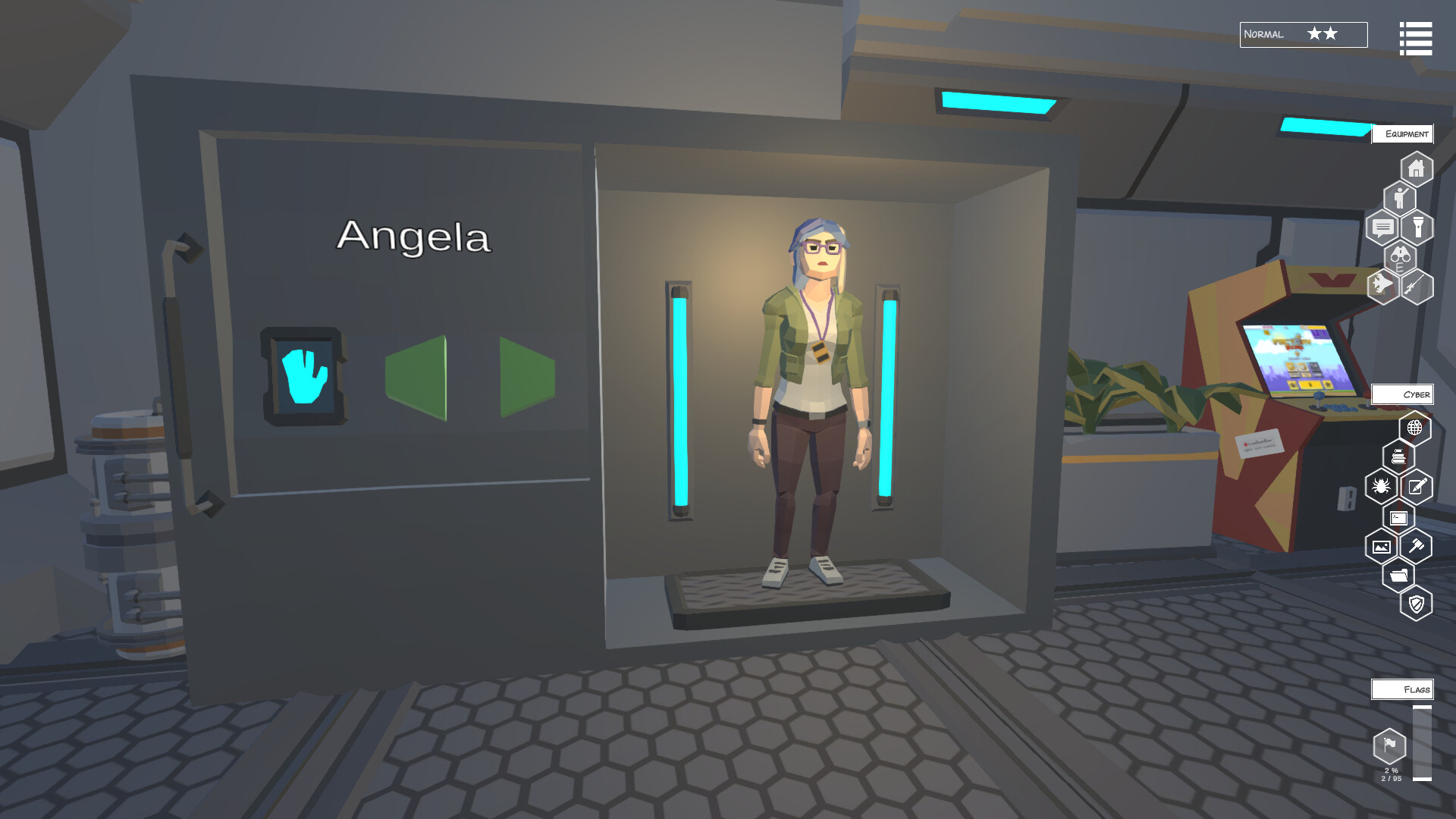The height and width of the screenshot is (819, 1456).
Task: Open the shield icon at the Cyber panel bottom
Action: pyautogui.click(x=1415, y=603)
